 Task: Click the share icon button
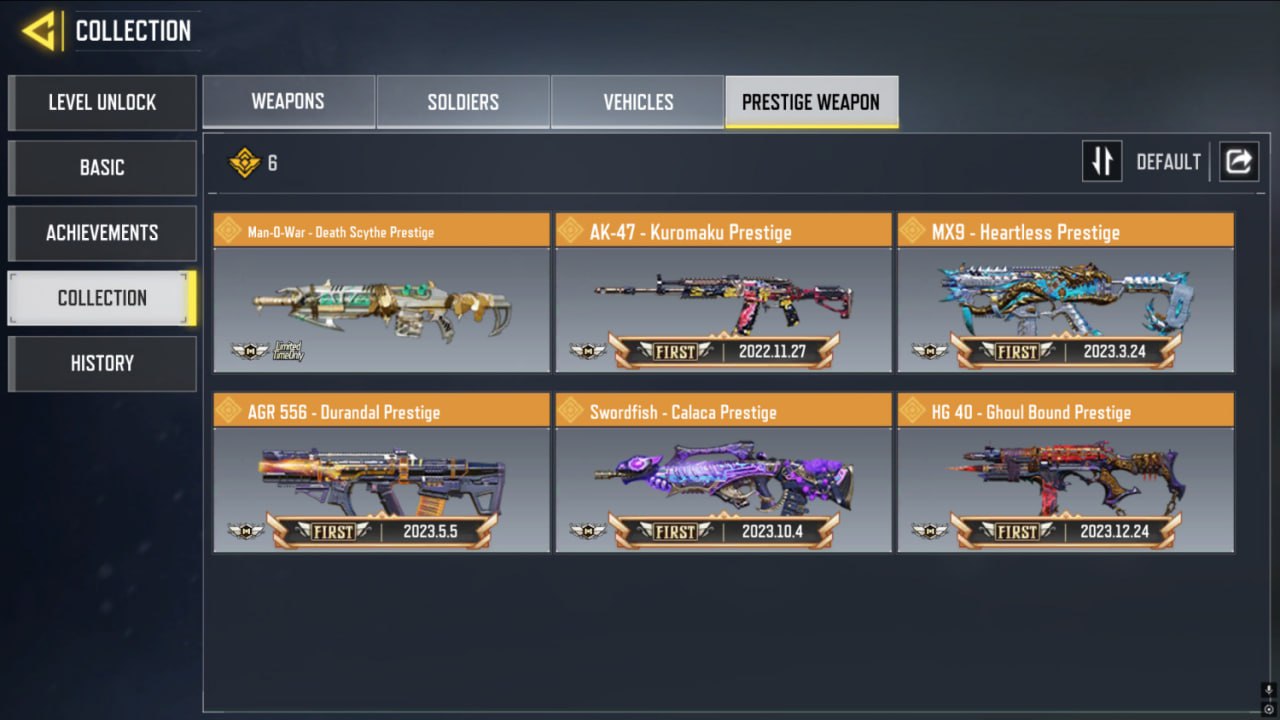1238,161
